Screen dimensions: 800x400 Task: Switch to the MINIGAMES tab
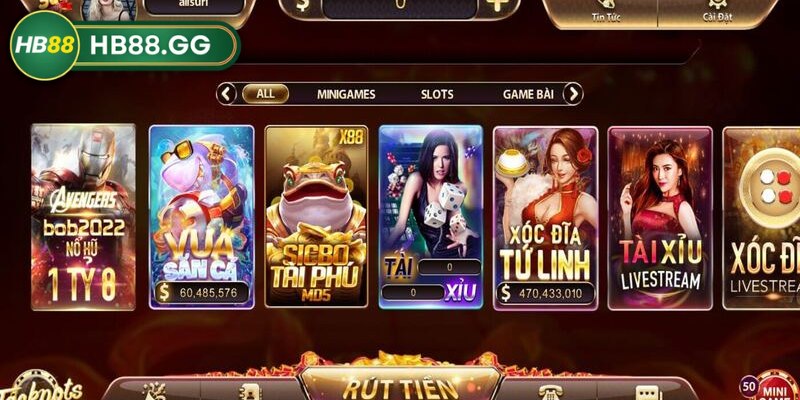[346, 94]
